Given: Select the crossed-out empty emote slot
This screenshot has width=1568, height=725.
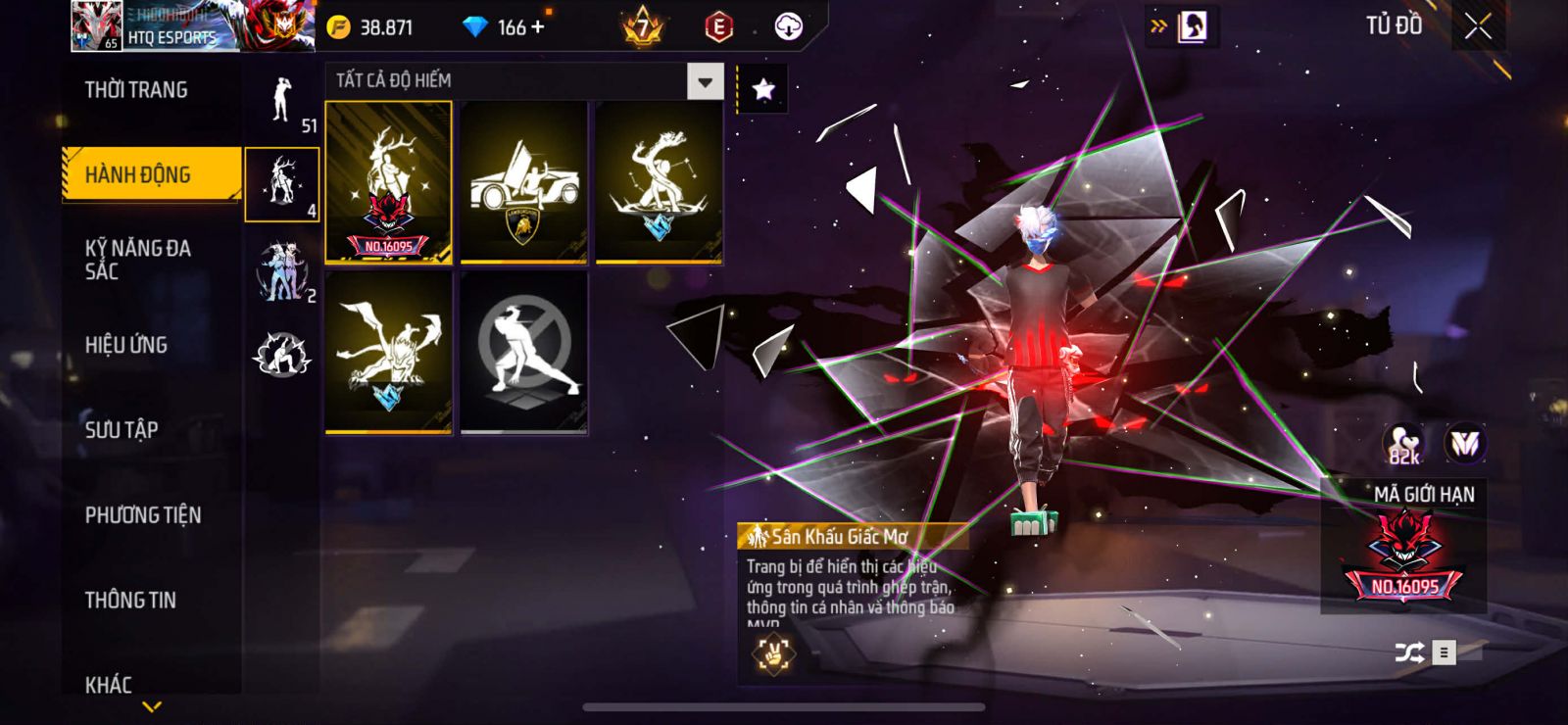Looking at the screenshot, I should (523, 353).
